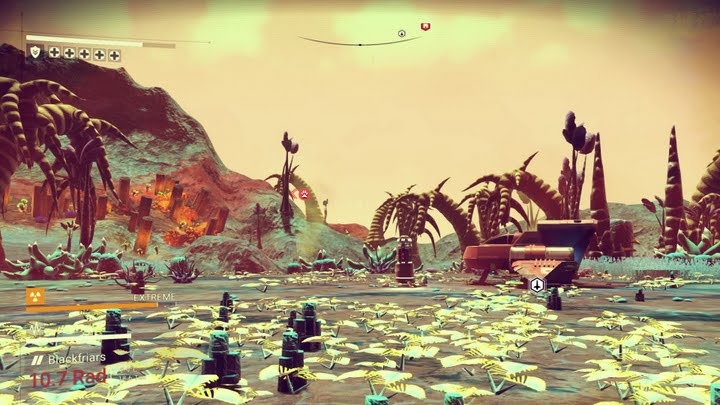Viewport: 720px width, 405px height.
Task: Select the red creature paw waypoint marker
Action: point(304,193)
